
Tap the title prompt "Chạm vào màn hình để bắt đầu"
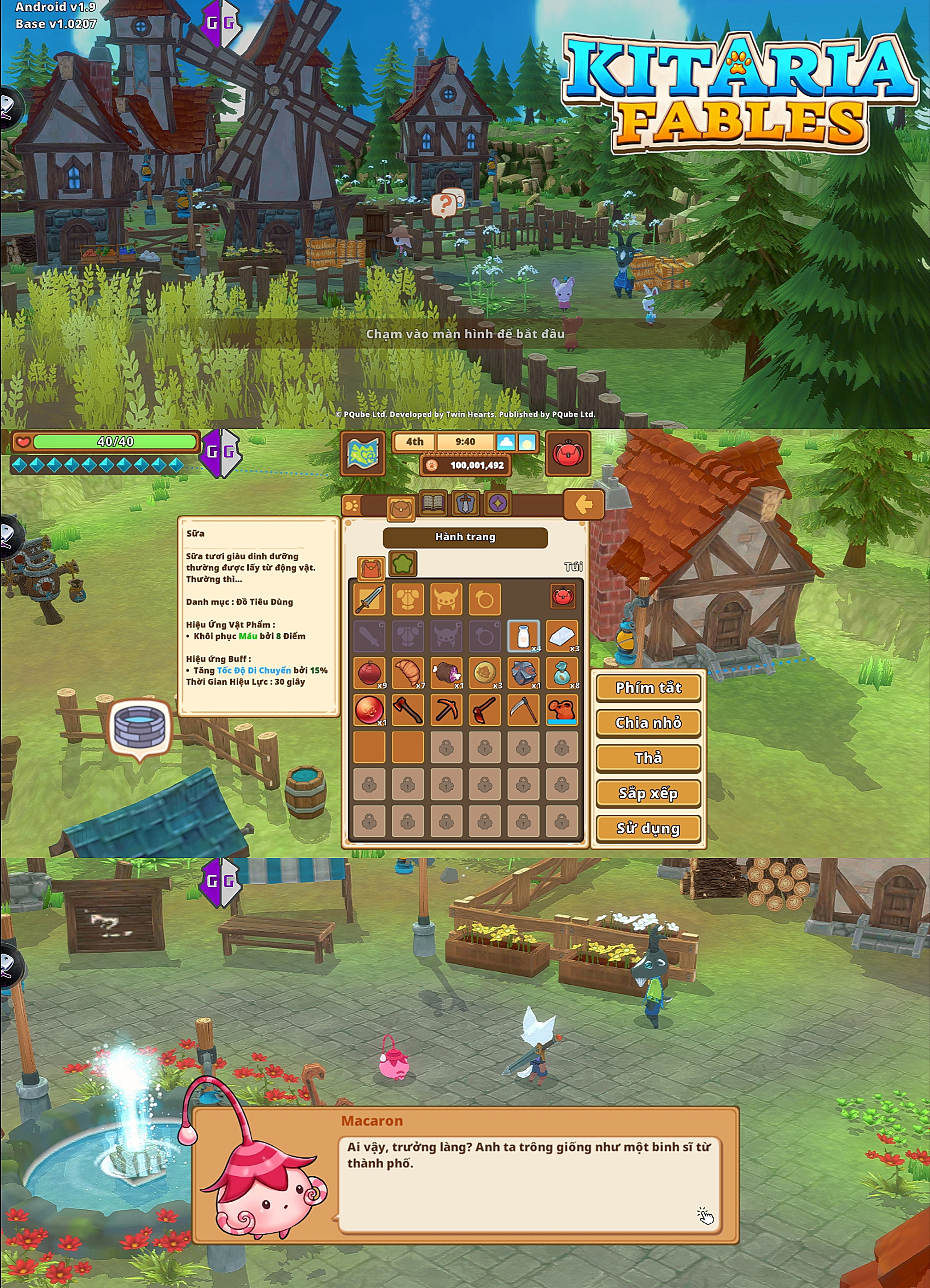pos(465,334)
